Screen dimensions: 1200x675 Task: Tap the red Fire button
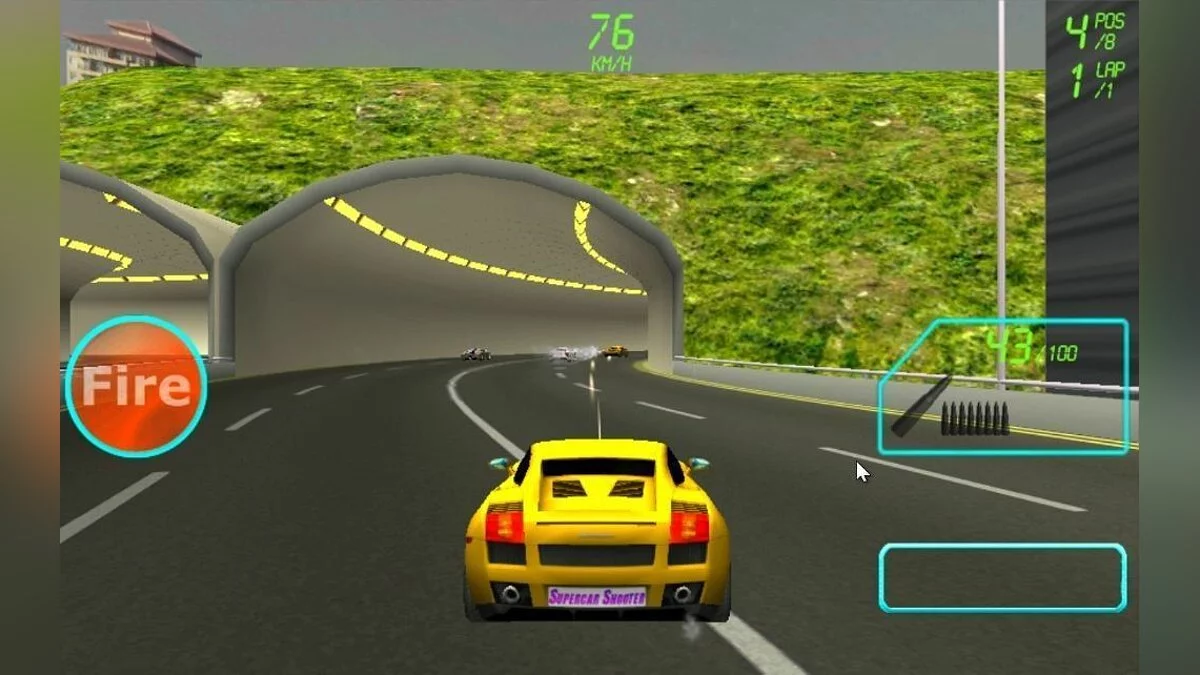[136, 387]
